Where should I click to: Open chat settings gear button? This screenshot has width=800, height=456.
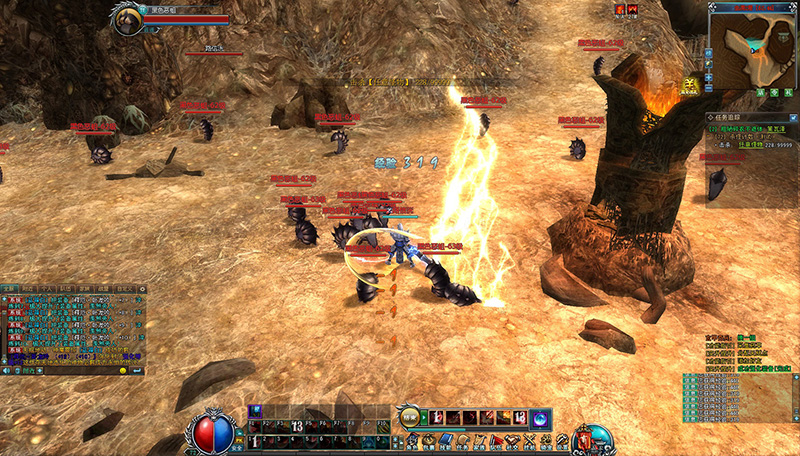point(141,289)
